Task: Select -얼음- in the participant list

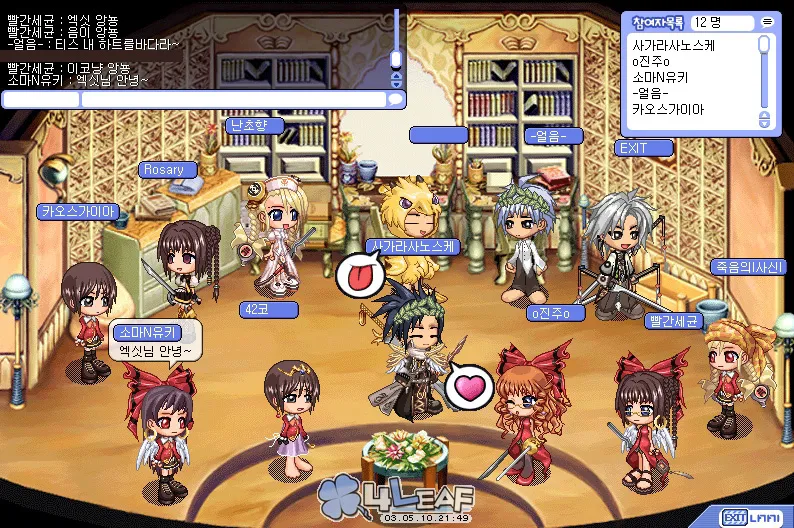Action: (x=654, y=93)
